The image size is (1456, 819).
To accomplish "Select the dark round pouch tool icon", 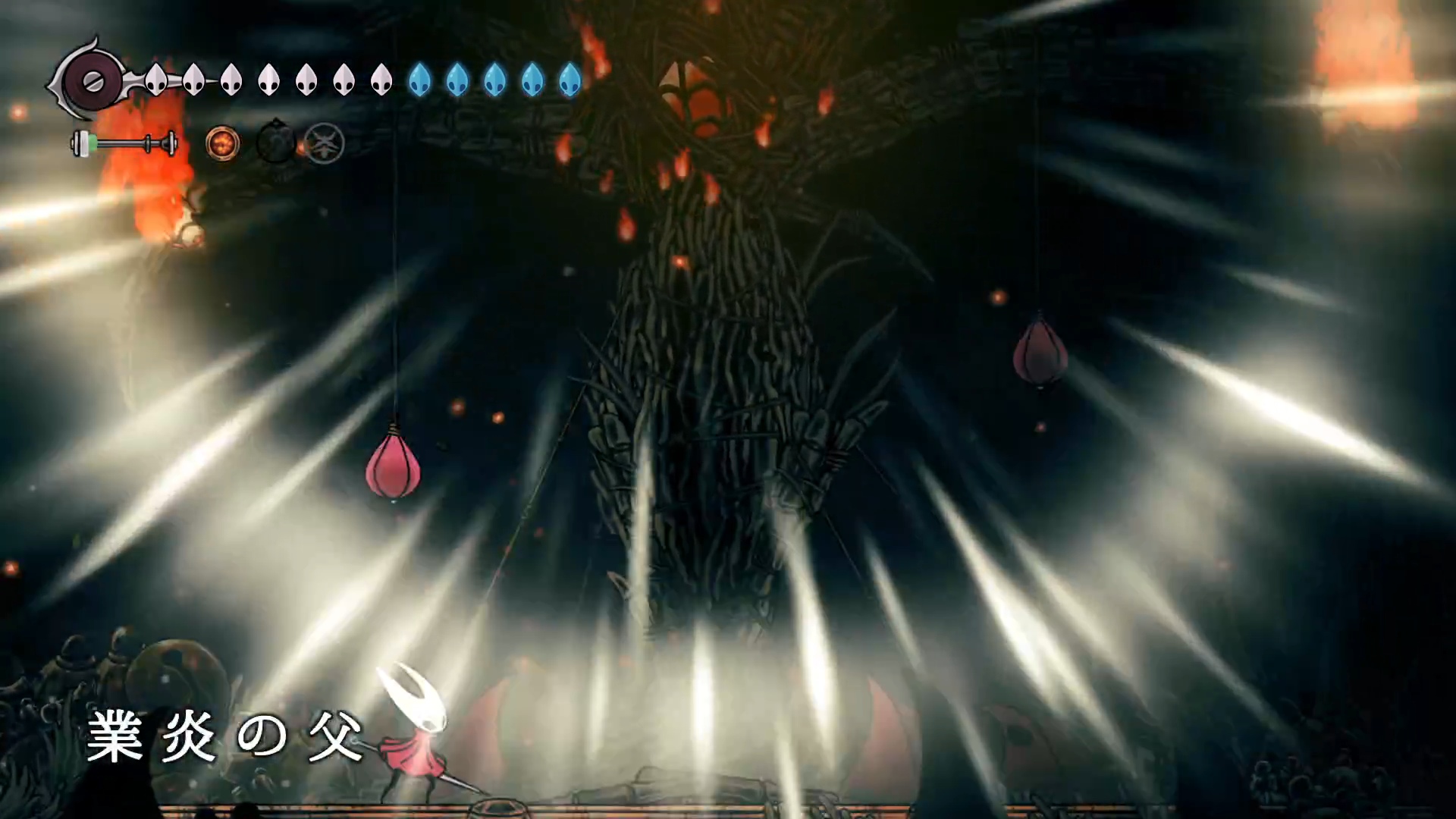I will click(x=275, y=142).
